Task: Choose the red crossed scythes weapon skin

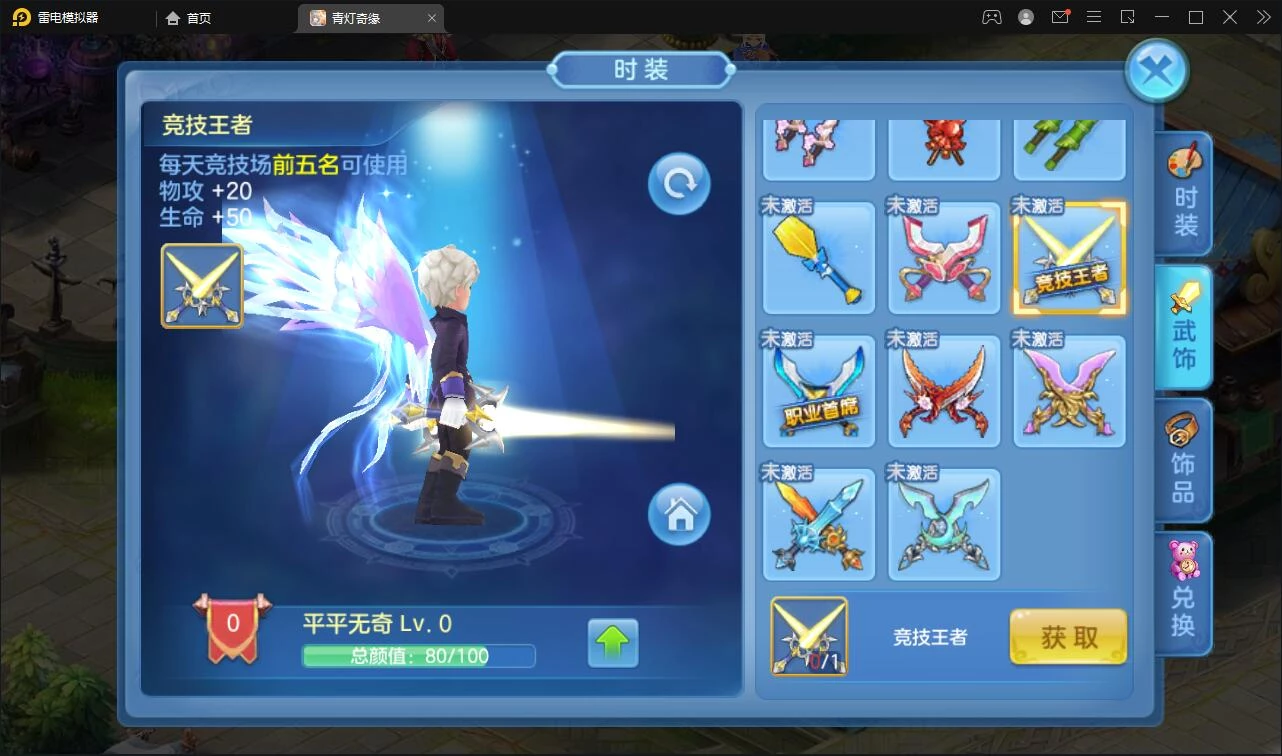Action: pyautogui.click(x=944, y=391)
